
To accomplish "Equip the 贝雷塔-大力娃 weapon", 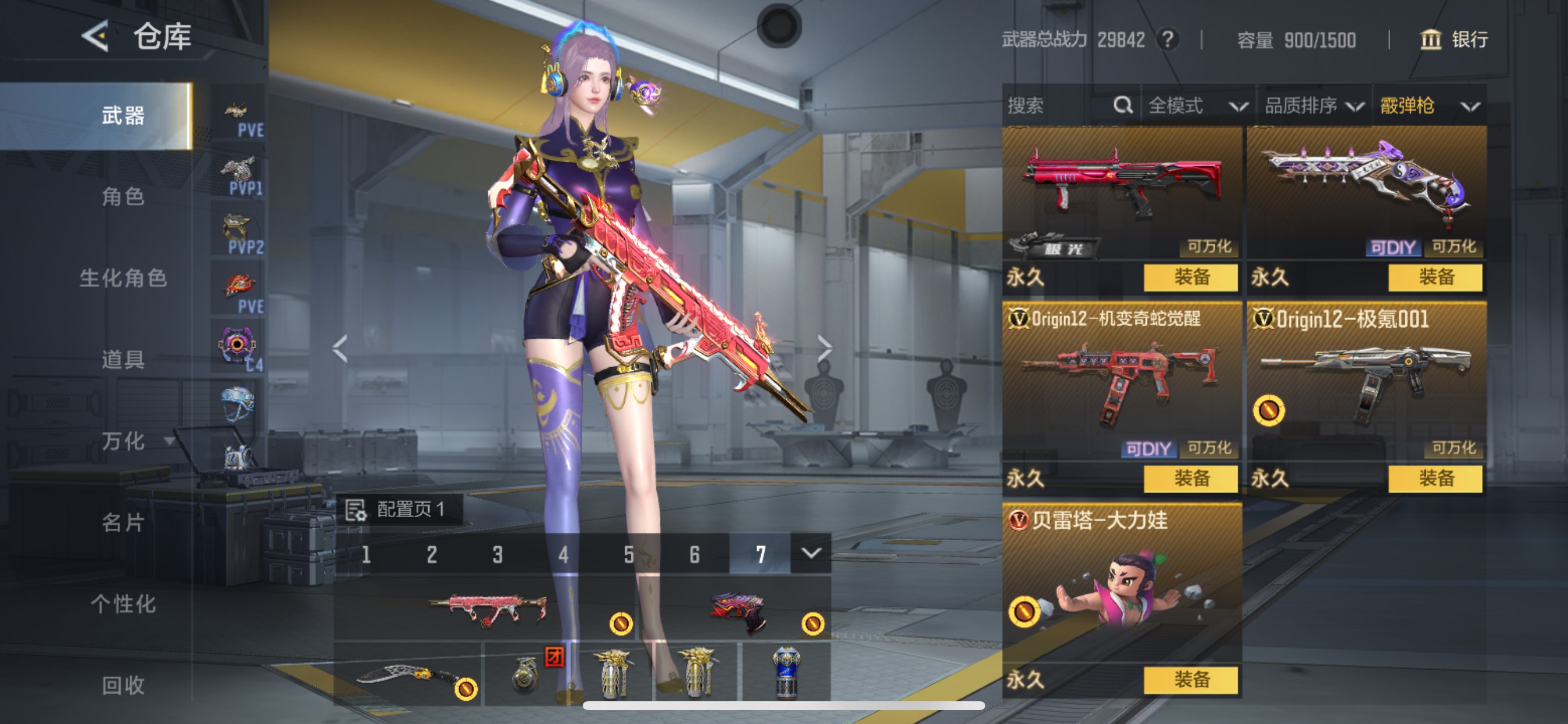I will (1190, 680).
